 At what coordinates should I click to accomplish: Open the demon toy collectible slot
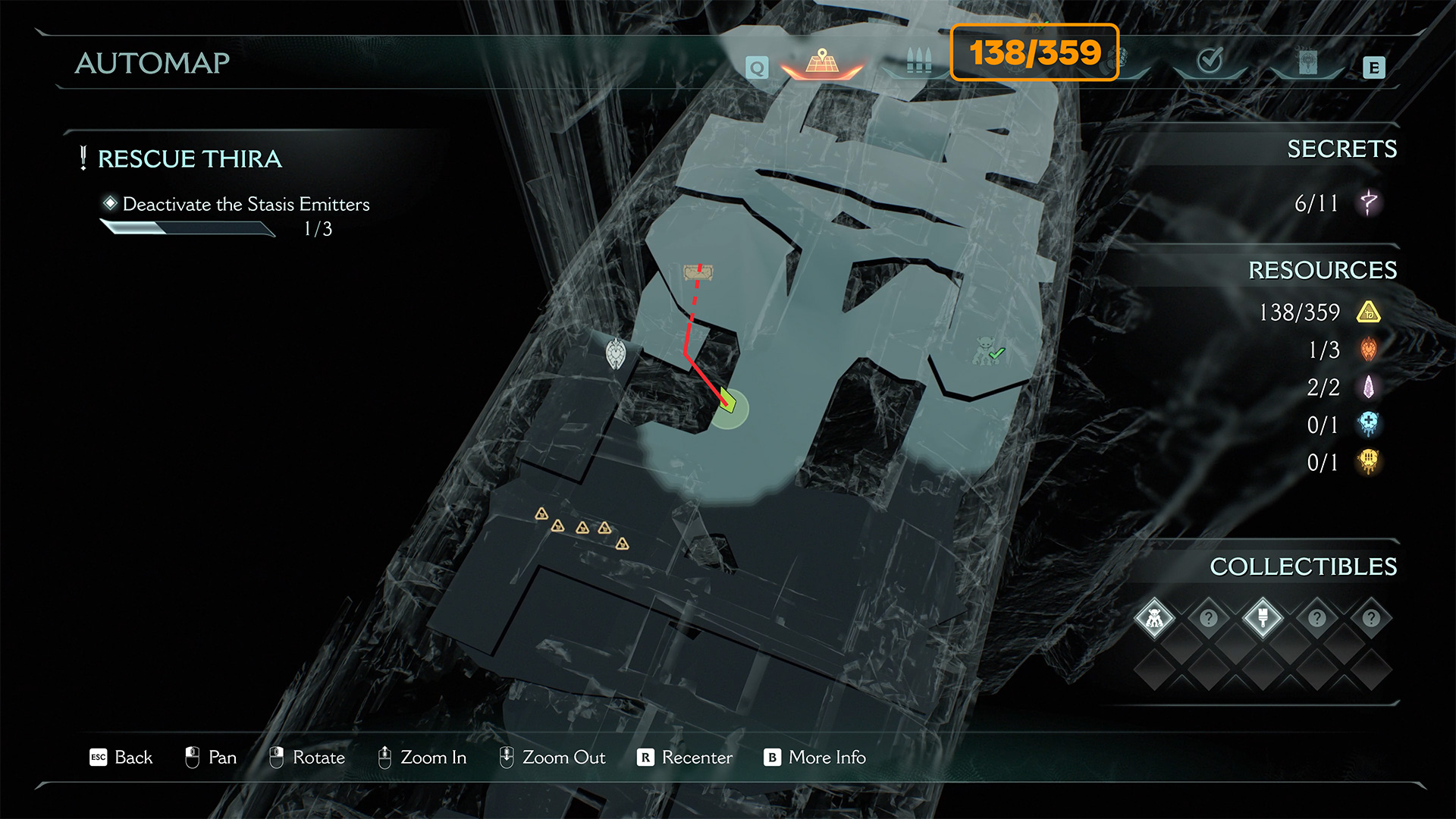[x=1154, y=619]
